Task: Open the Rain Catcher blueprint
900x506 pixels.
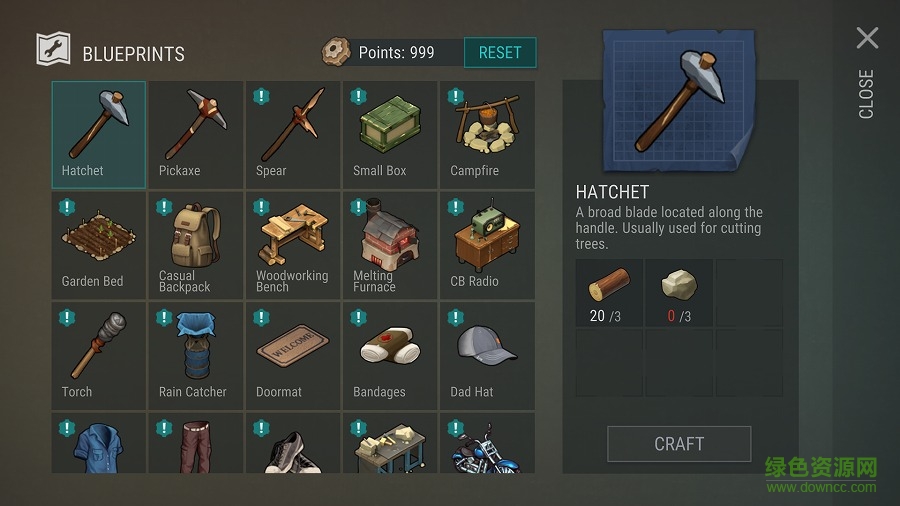Action: coord(195,355)
